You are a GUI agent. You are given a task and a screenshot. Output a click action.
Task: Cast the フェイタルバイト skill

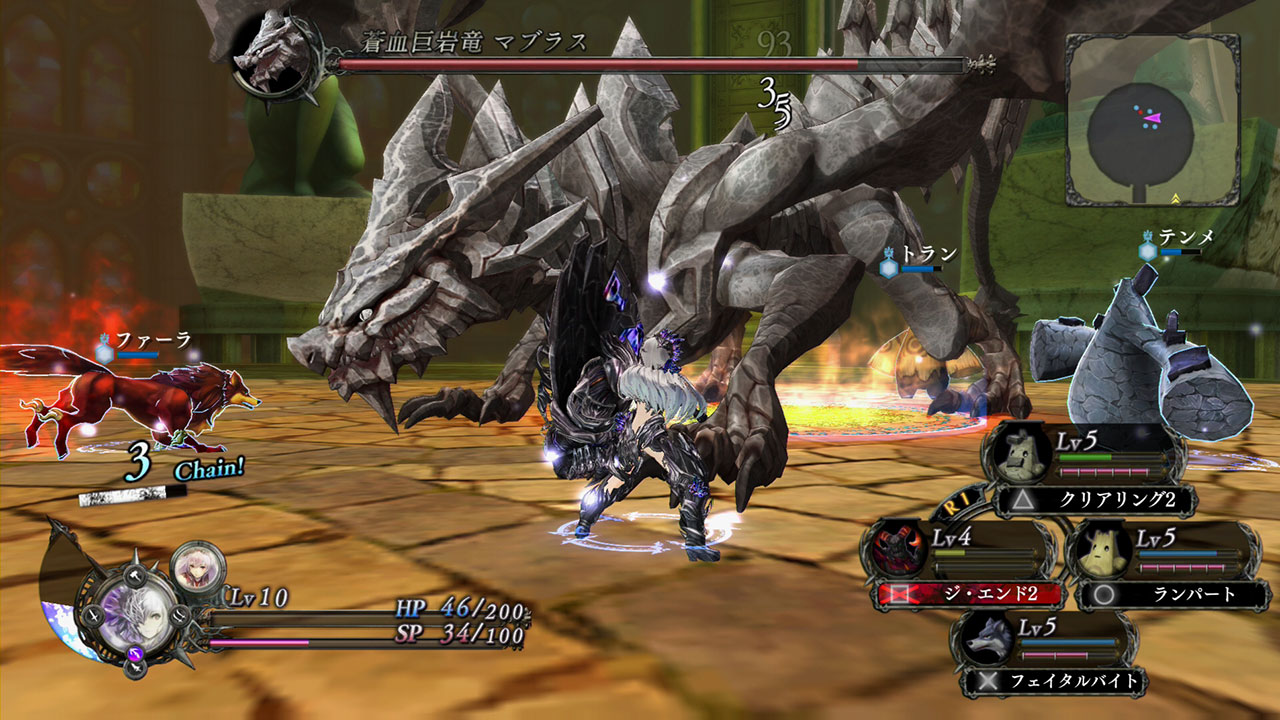point(1055,683)
